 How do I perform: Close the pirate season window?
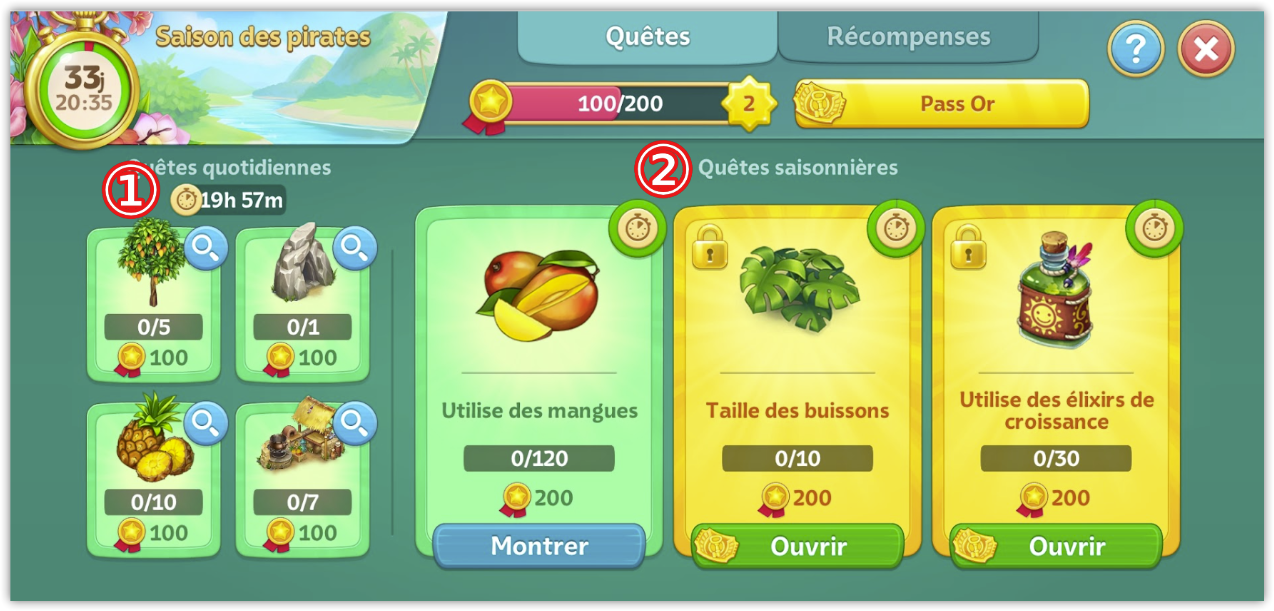coord(1206,49)
